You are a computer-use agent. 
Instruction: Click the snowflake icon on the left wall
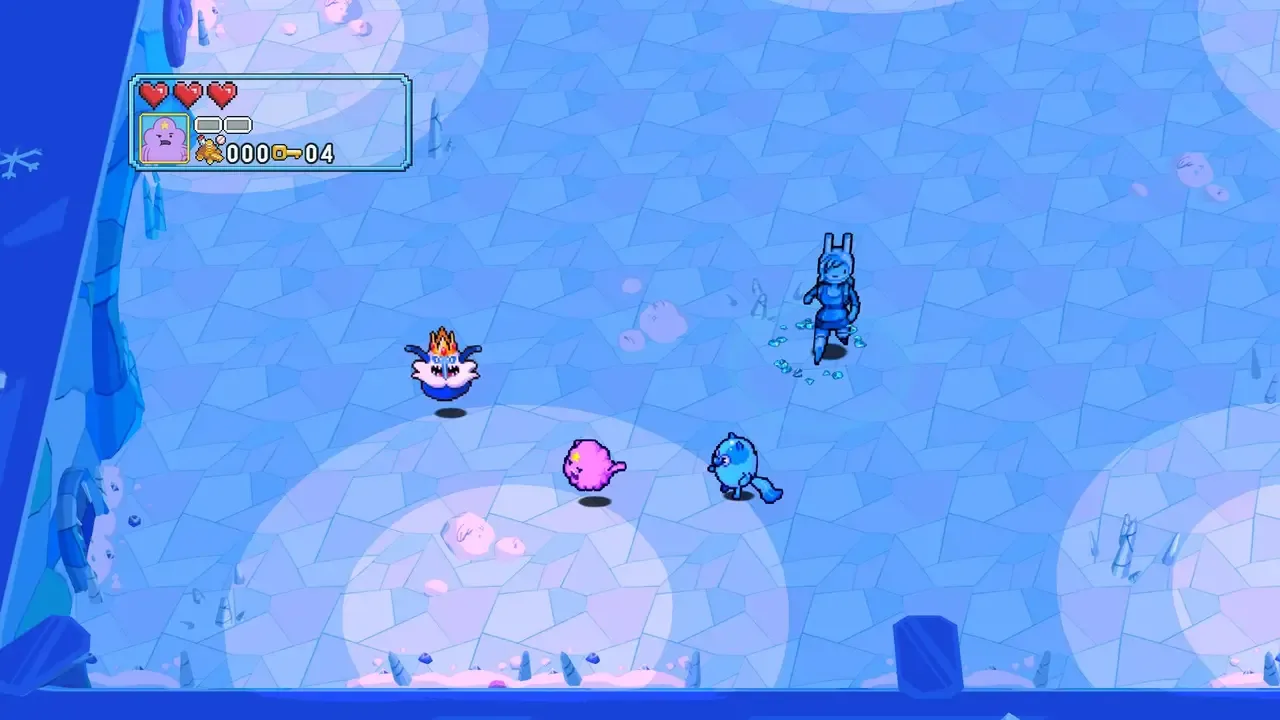tap(14, 160)
